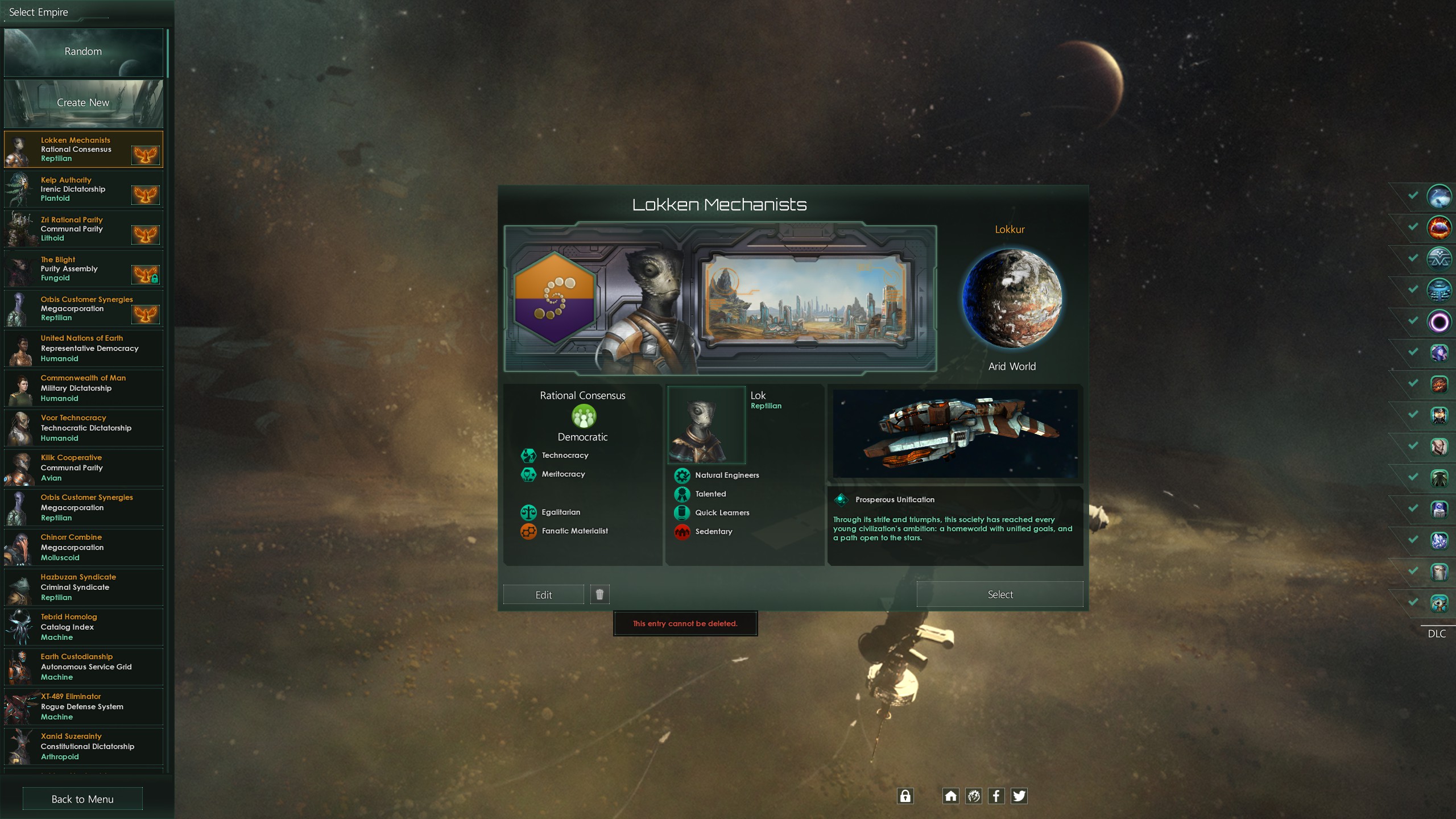Choose the Random empire option

pos(83,52)
